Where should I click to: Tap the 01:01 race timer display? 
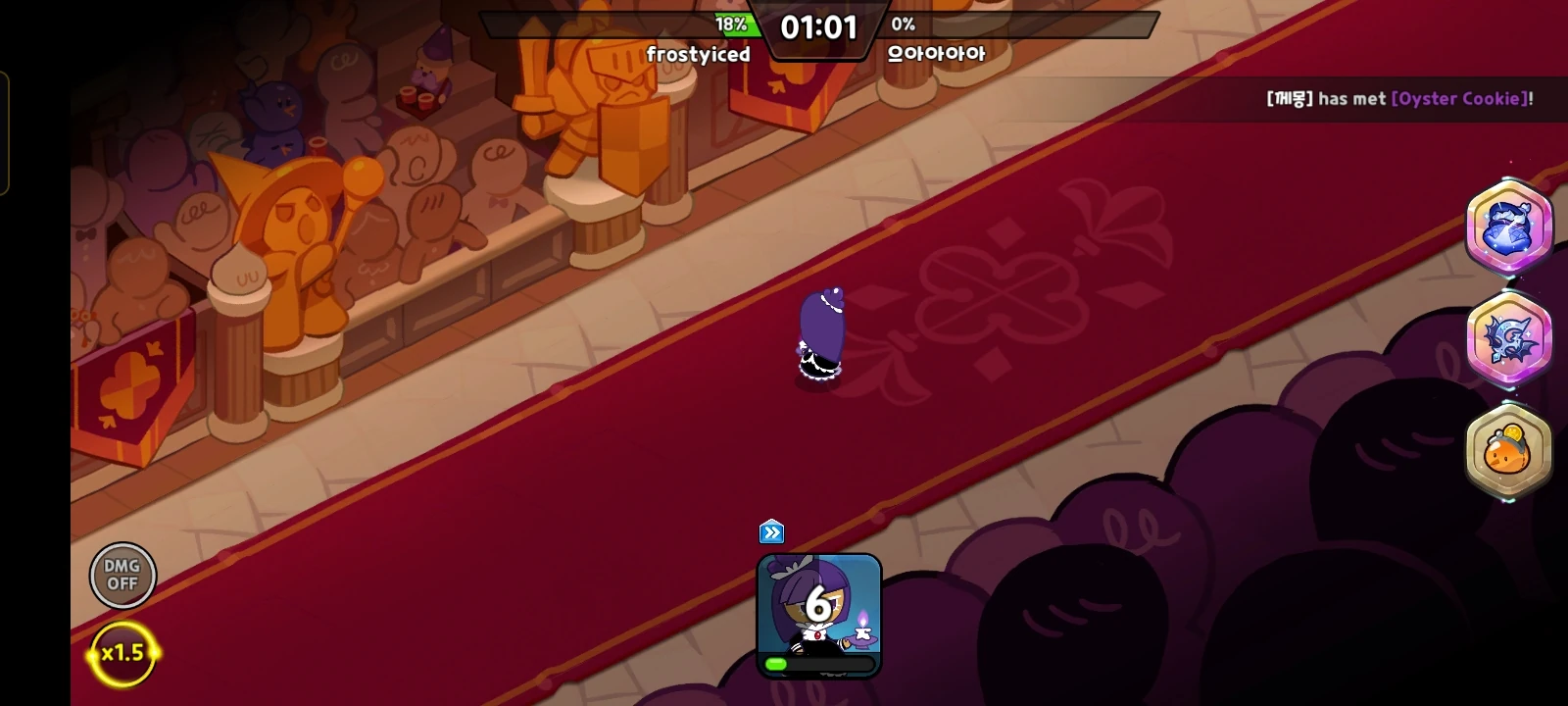pyautogui.click(x=819, y=26)
